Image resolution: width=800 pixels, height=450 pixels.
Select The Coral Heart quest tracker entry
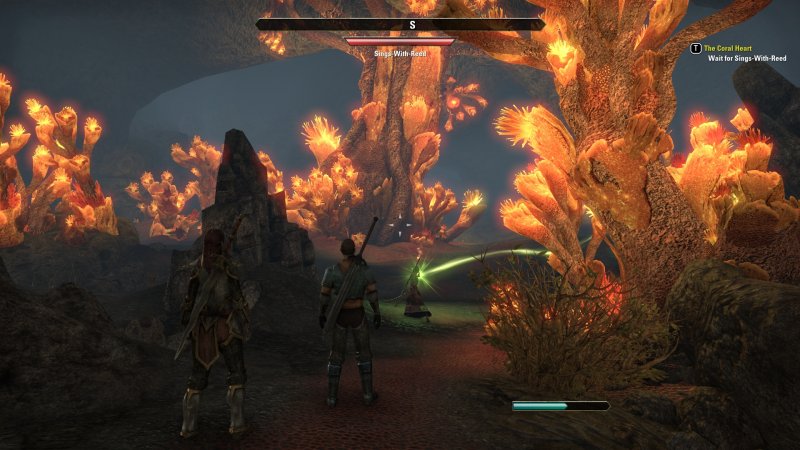[730, 48]
